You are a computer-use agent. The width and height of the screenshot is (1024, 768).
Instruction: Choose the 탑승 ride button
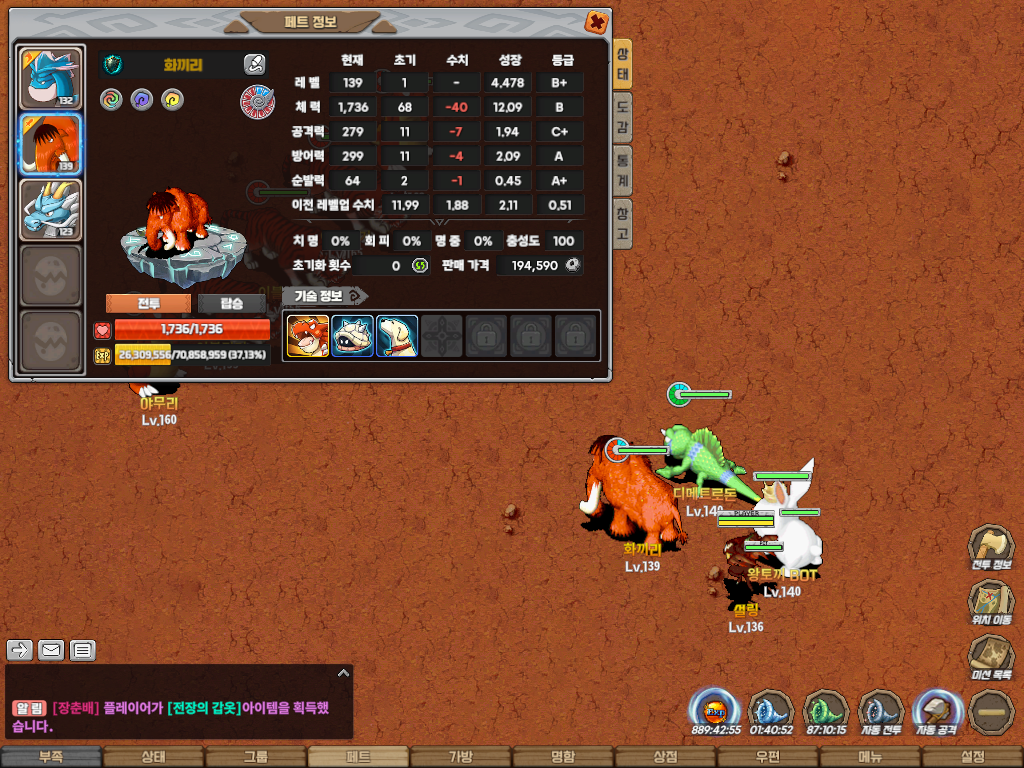coord(231,304)
